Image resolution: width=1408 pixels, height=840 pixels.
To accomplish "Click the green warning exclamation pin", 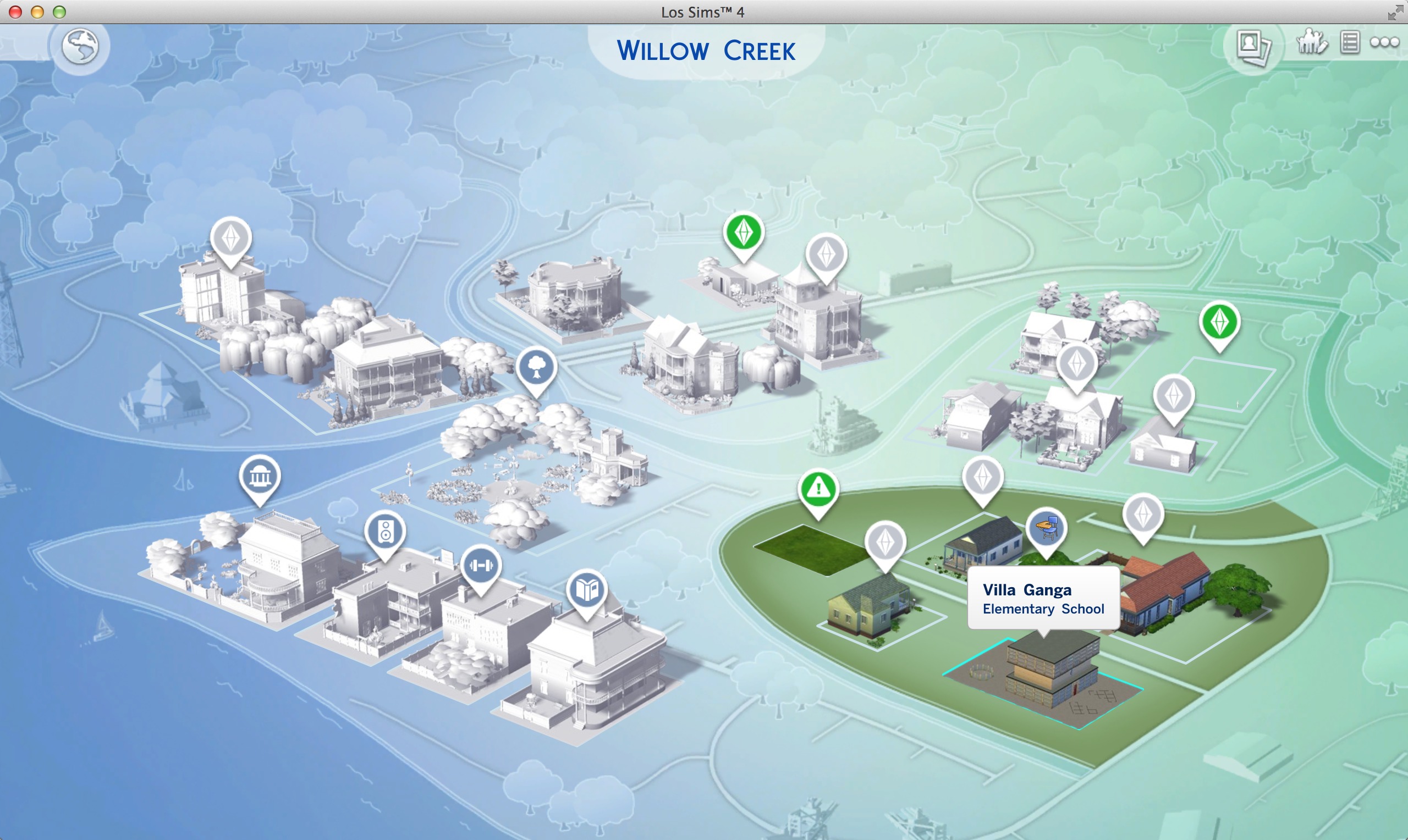I will 817,489.
